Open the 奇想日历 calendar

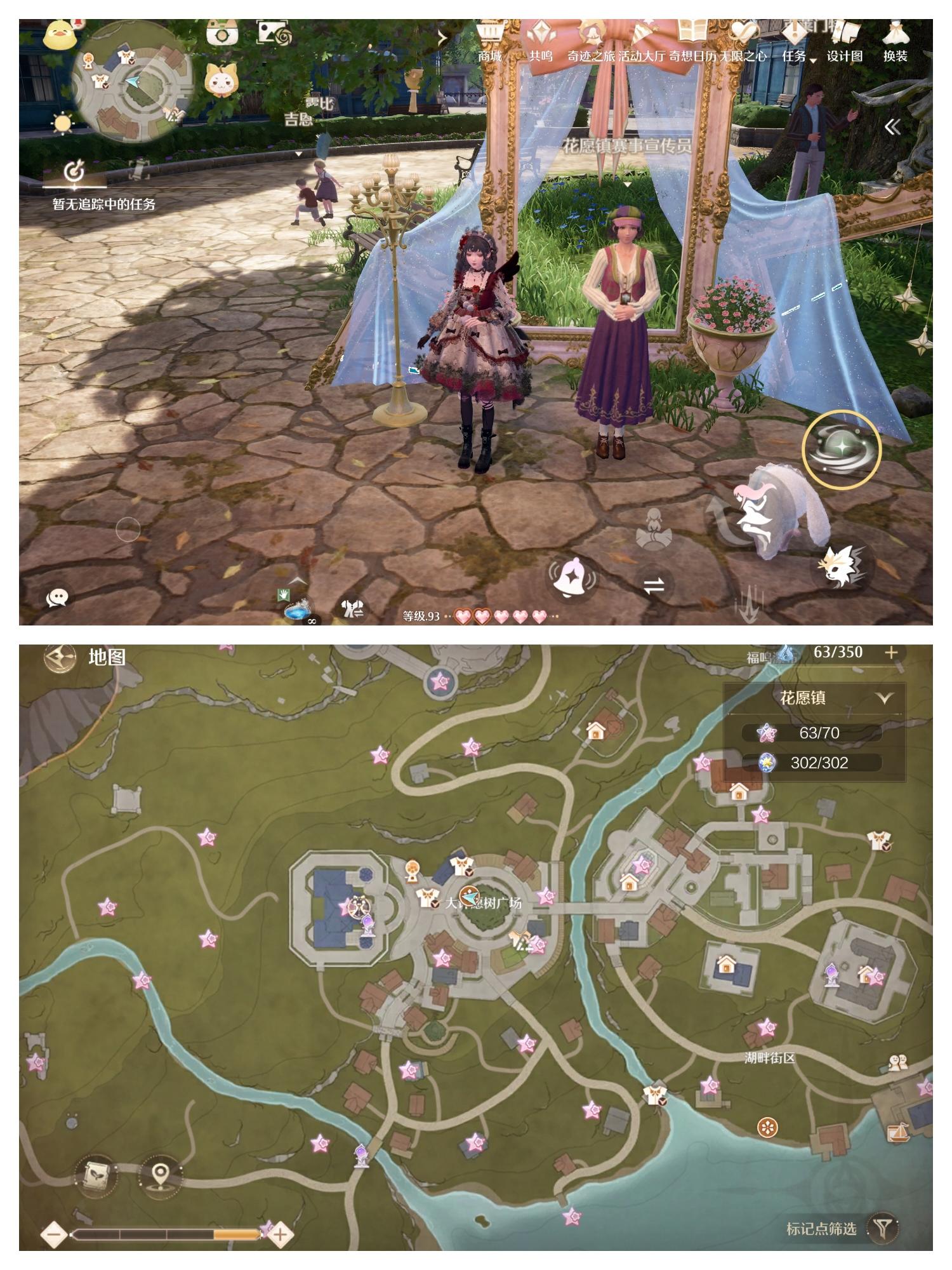pyautogui.click(x=692, y=56)
